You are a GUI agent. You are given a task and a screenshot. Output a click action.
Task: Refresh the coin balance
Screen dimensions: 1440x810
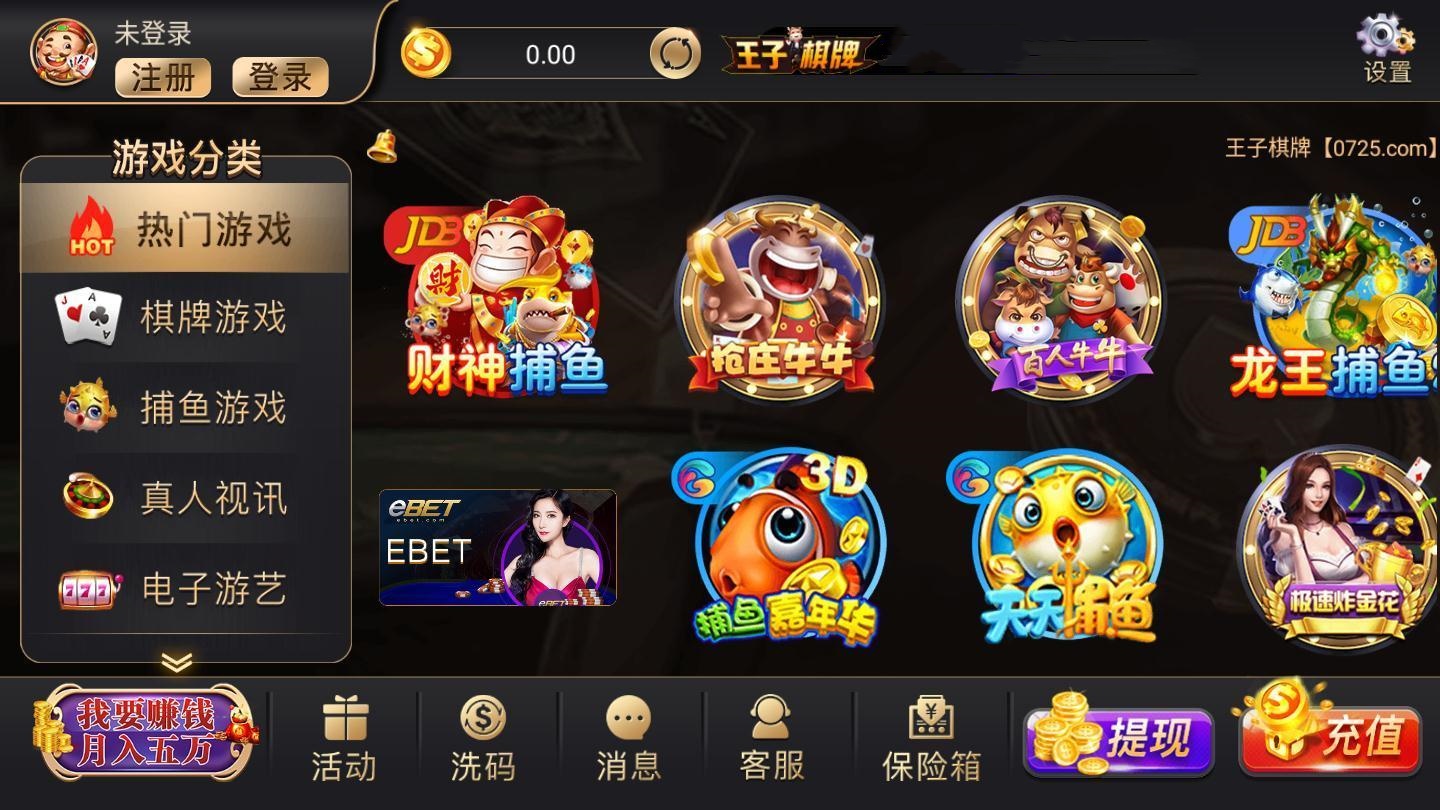673,54
